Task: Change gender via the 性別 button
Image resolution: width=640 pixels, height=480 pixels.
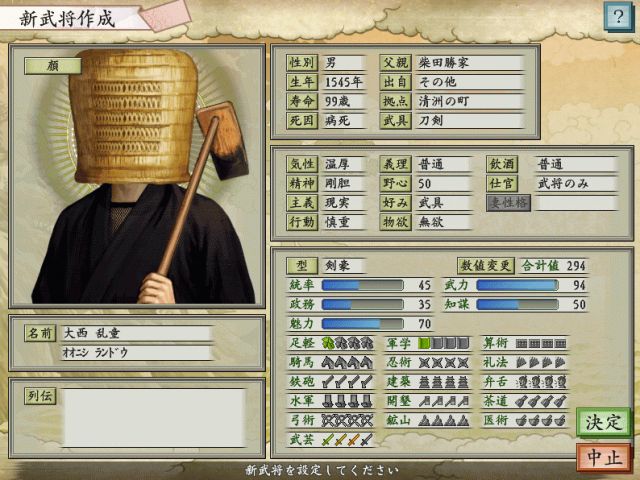Action: [301, 63]
